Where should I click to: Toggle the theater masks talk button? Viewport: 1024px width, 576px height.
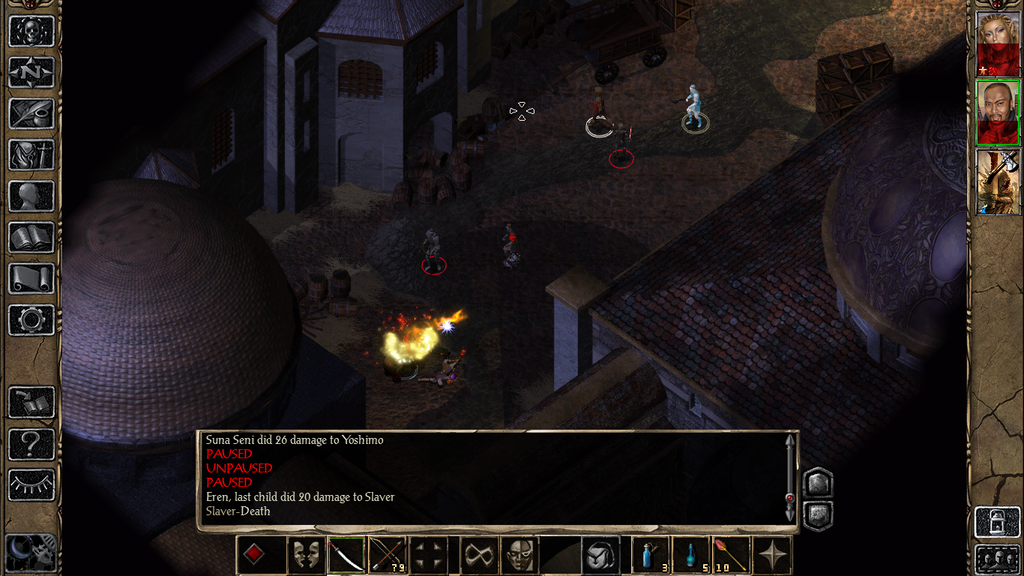coord(305,555)
